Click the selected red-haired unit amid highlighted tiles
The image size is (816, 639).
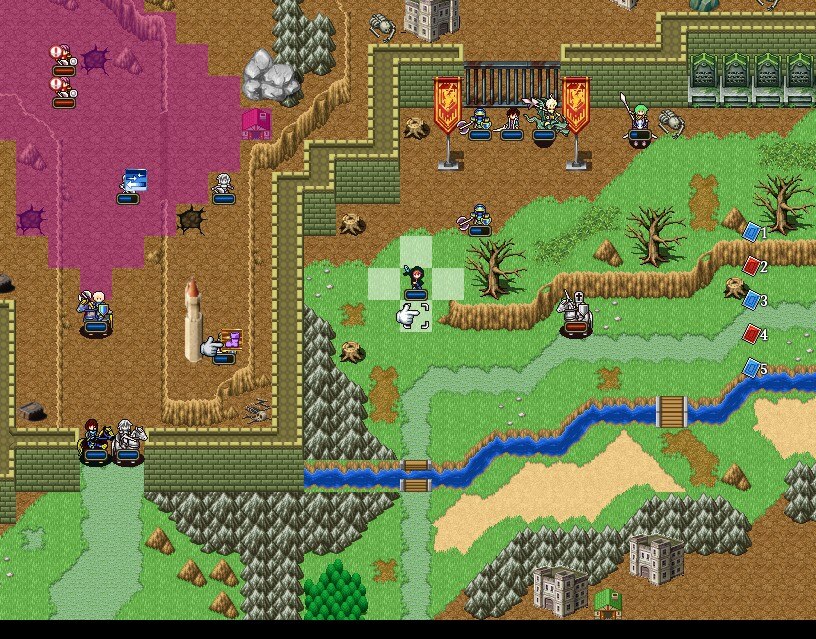click(416, 282)
